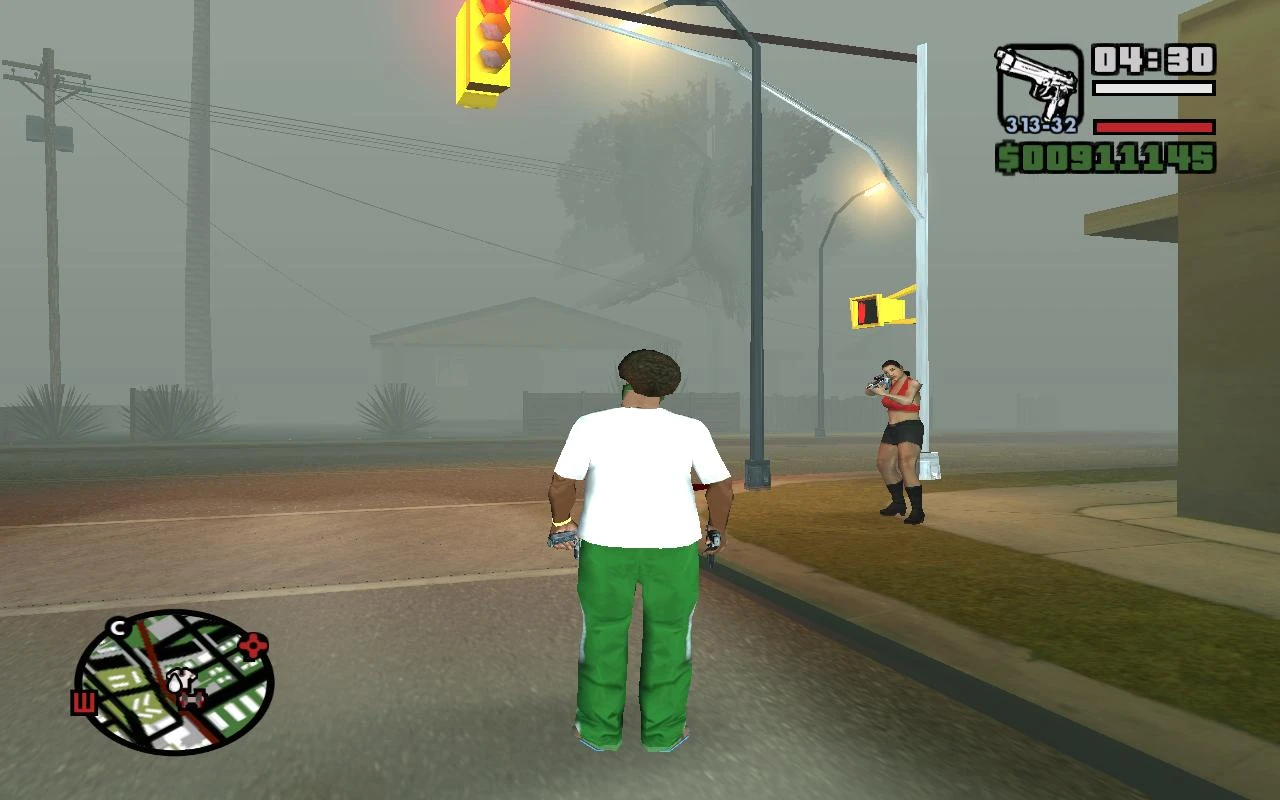Click the N compass letter on the radar

click(117, 628)
